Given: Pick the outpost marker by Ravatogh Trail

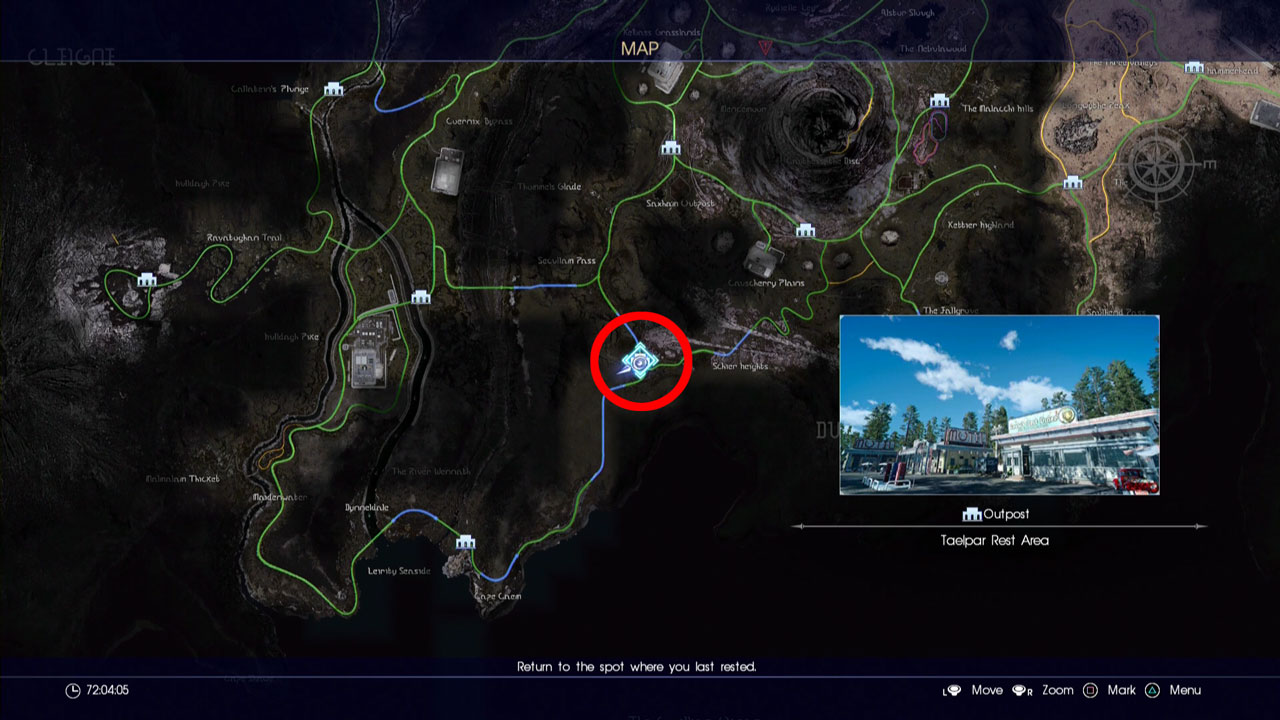Looking at the screenshot, I should [147, 280].
